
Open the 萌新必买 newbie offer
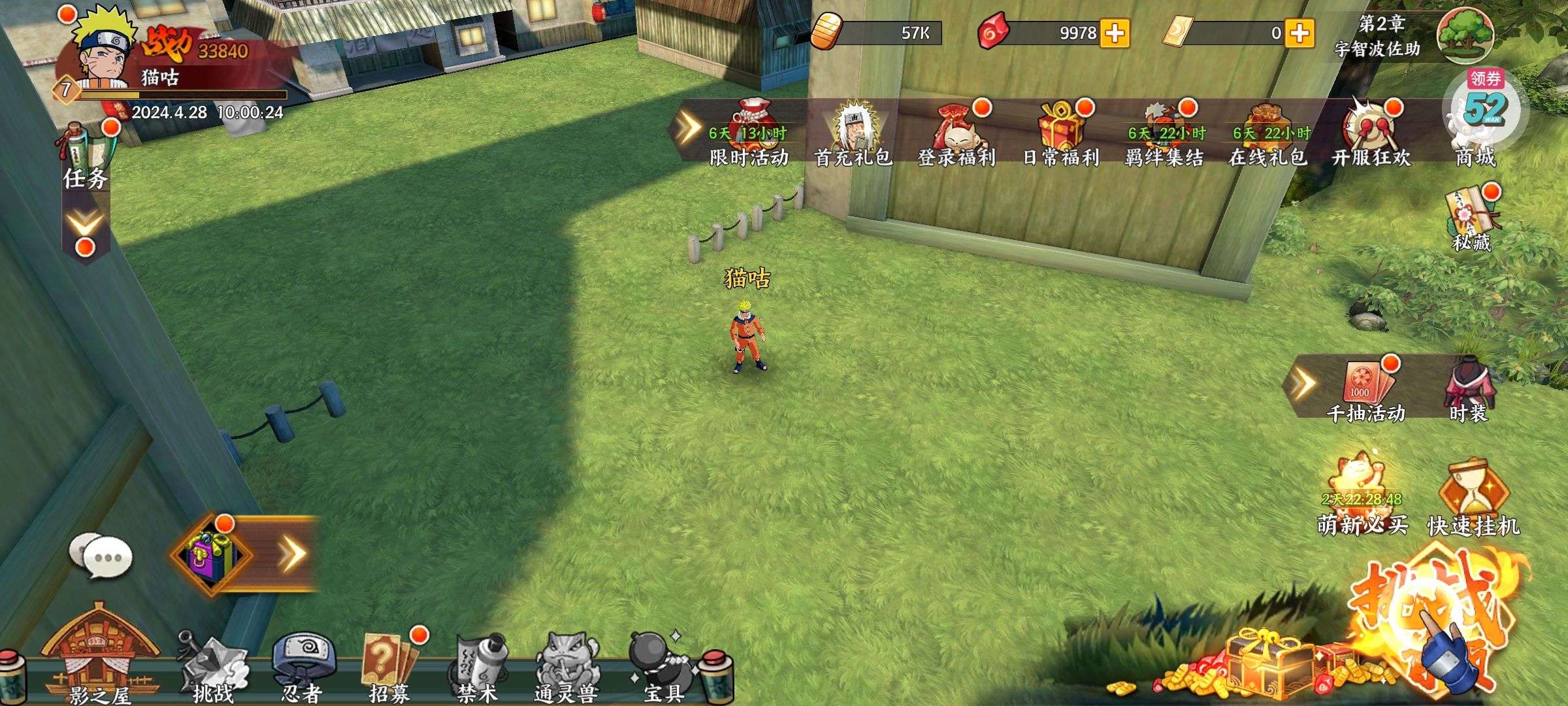coord(1362,500)
